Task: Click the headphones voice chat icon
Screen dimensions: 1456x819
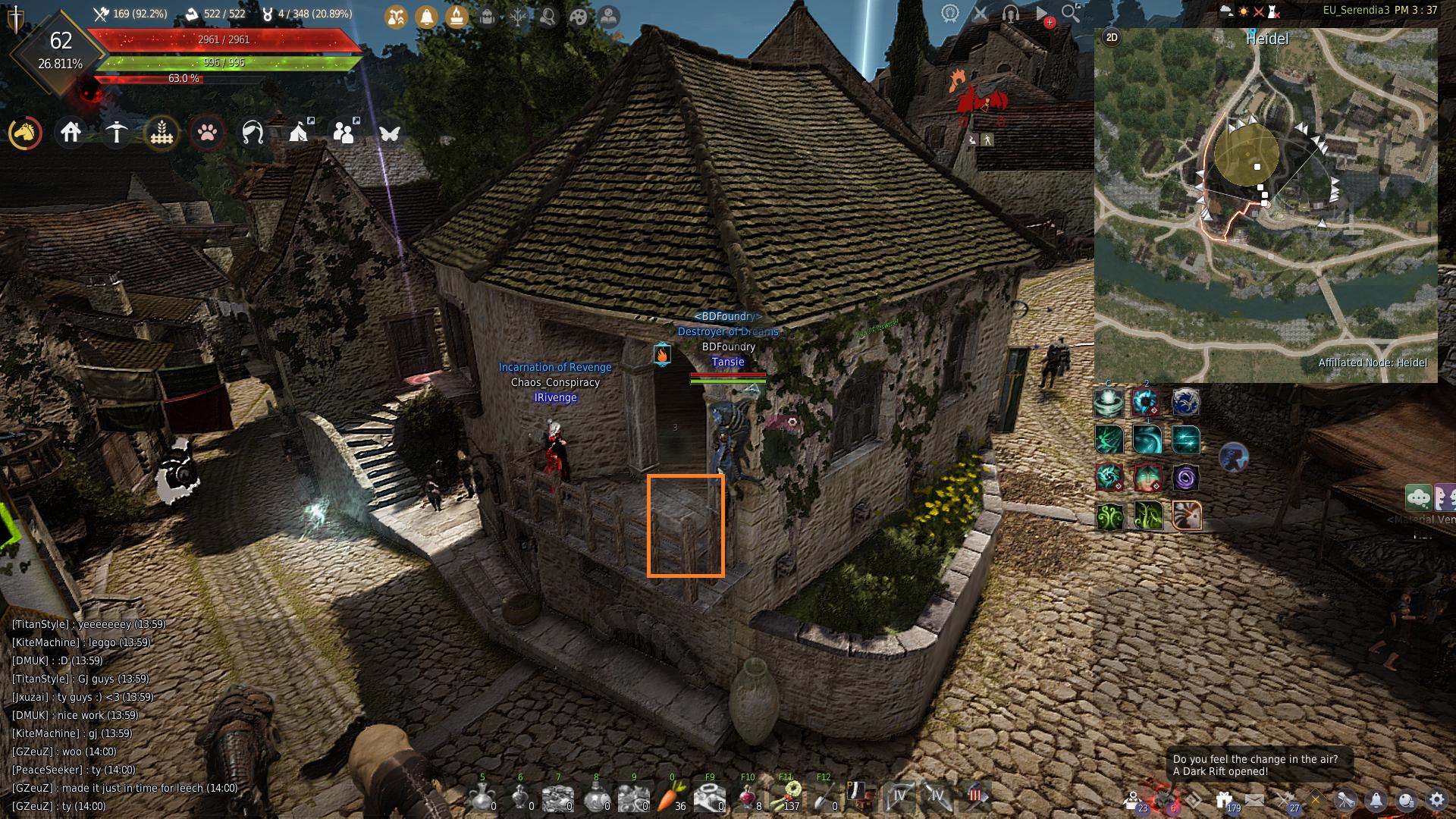Action: pyautogui.click(x=1010, y=13)
